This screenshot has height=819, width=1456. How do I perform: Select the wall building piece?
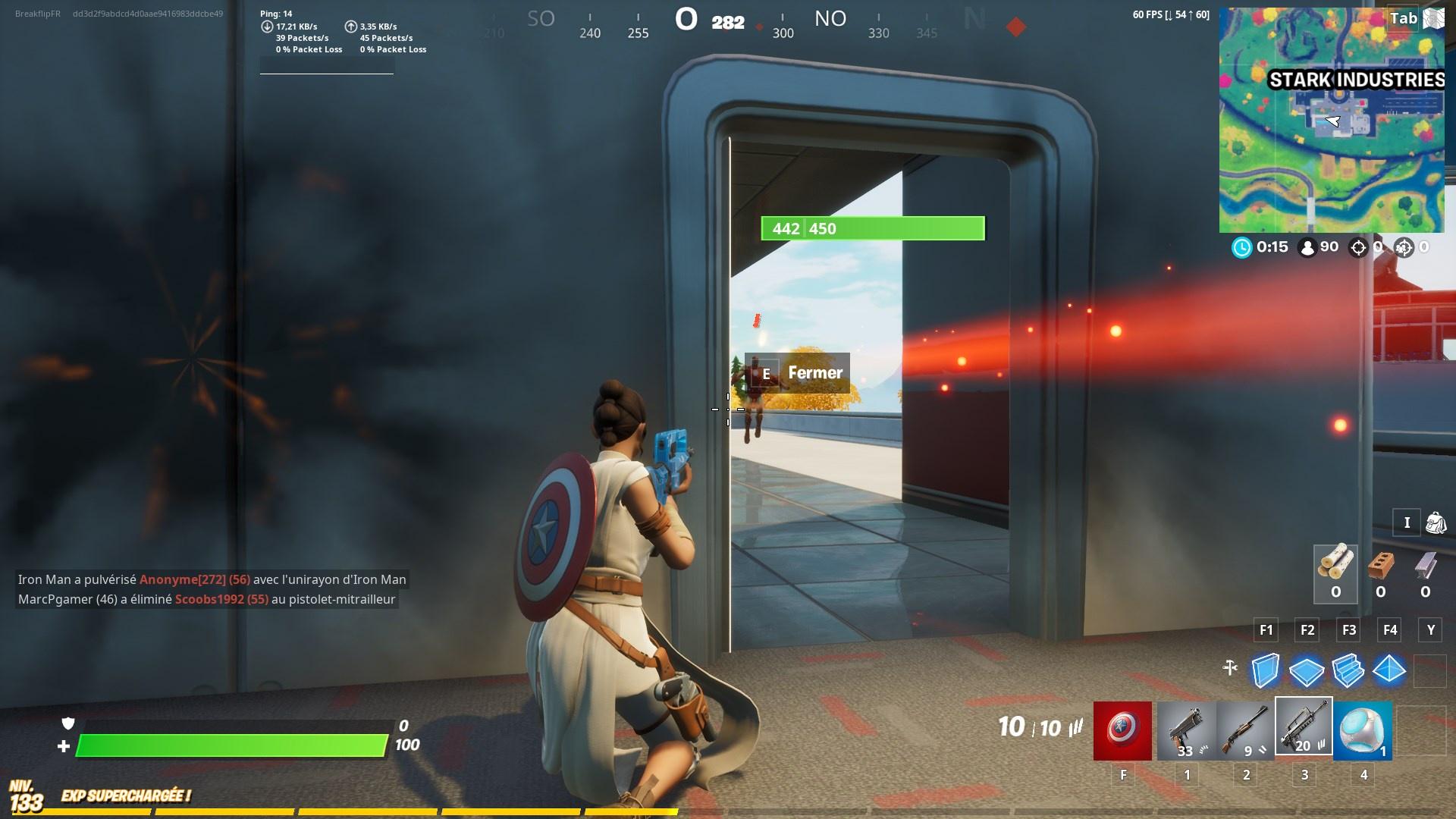[1265, 670]
